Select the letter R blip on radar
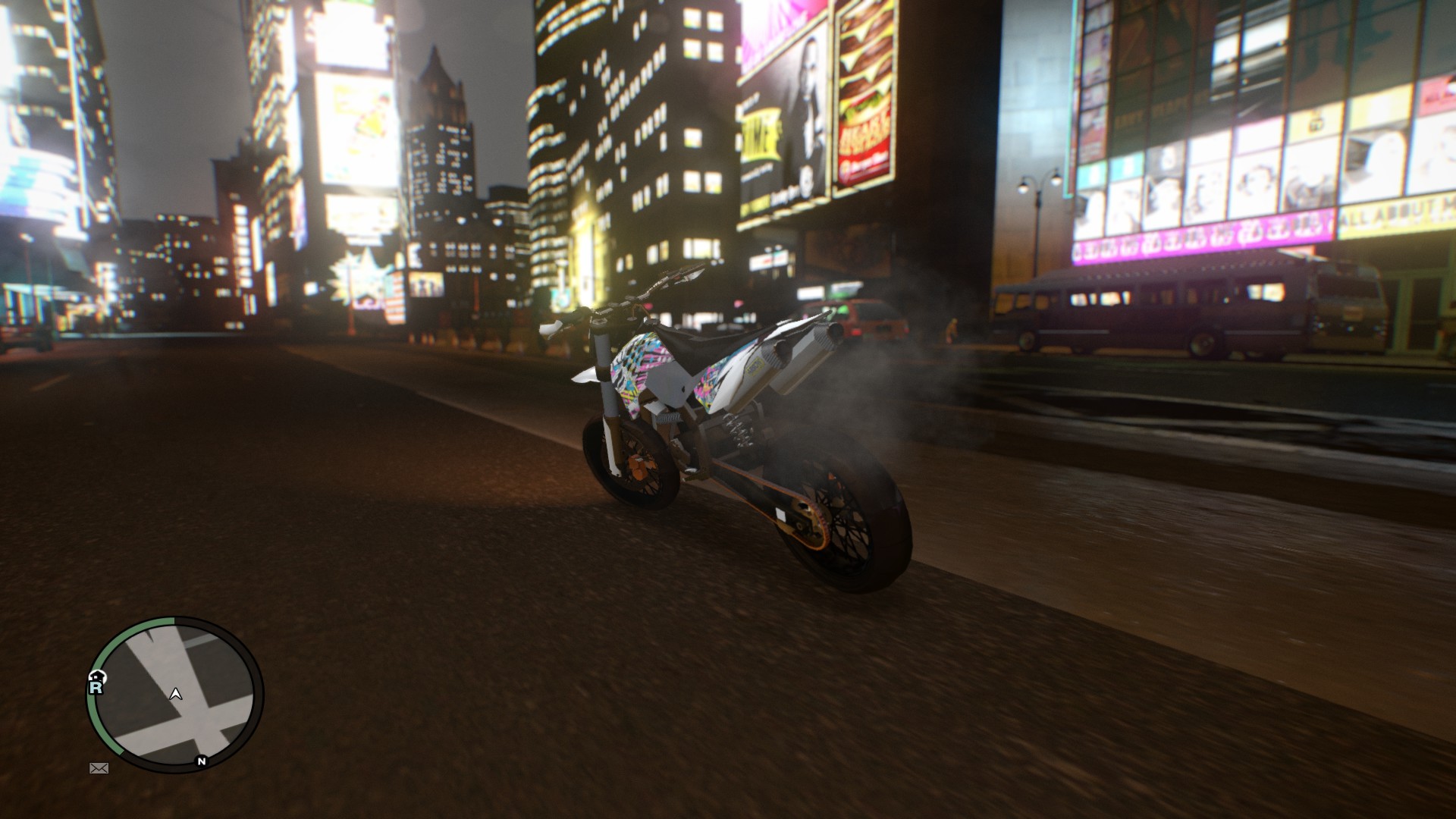Screen dimensions: 1456x819 [x=96, y=688]
